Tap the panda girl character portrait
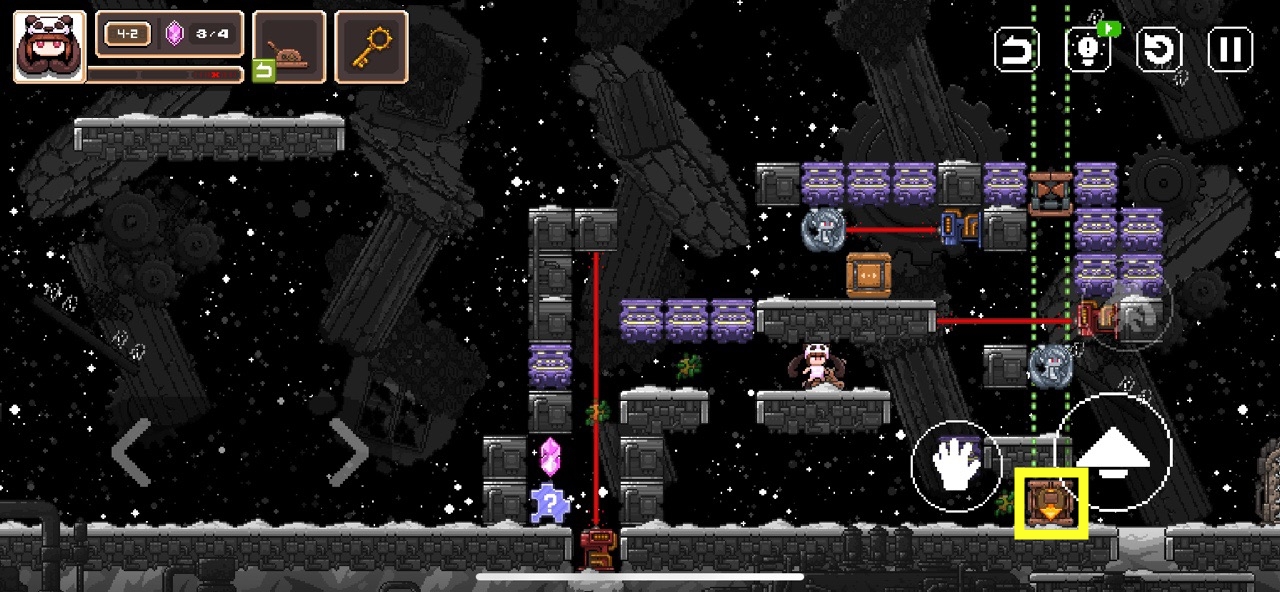1280x592 pixels. pos(49,46)
